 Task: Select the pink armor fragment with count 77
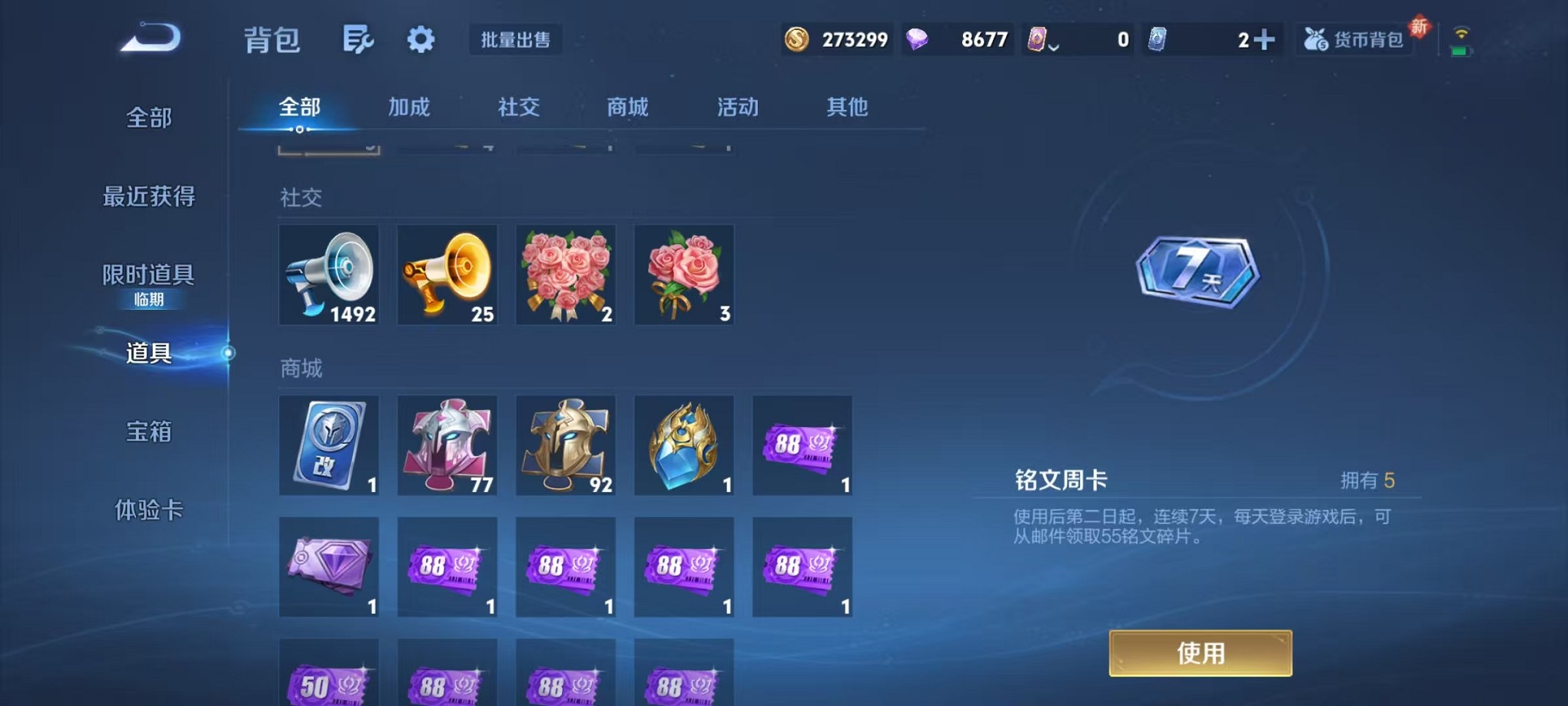pos(447,445)
